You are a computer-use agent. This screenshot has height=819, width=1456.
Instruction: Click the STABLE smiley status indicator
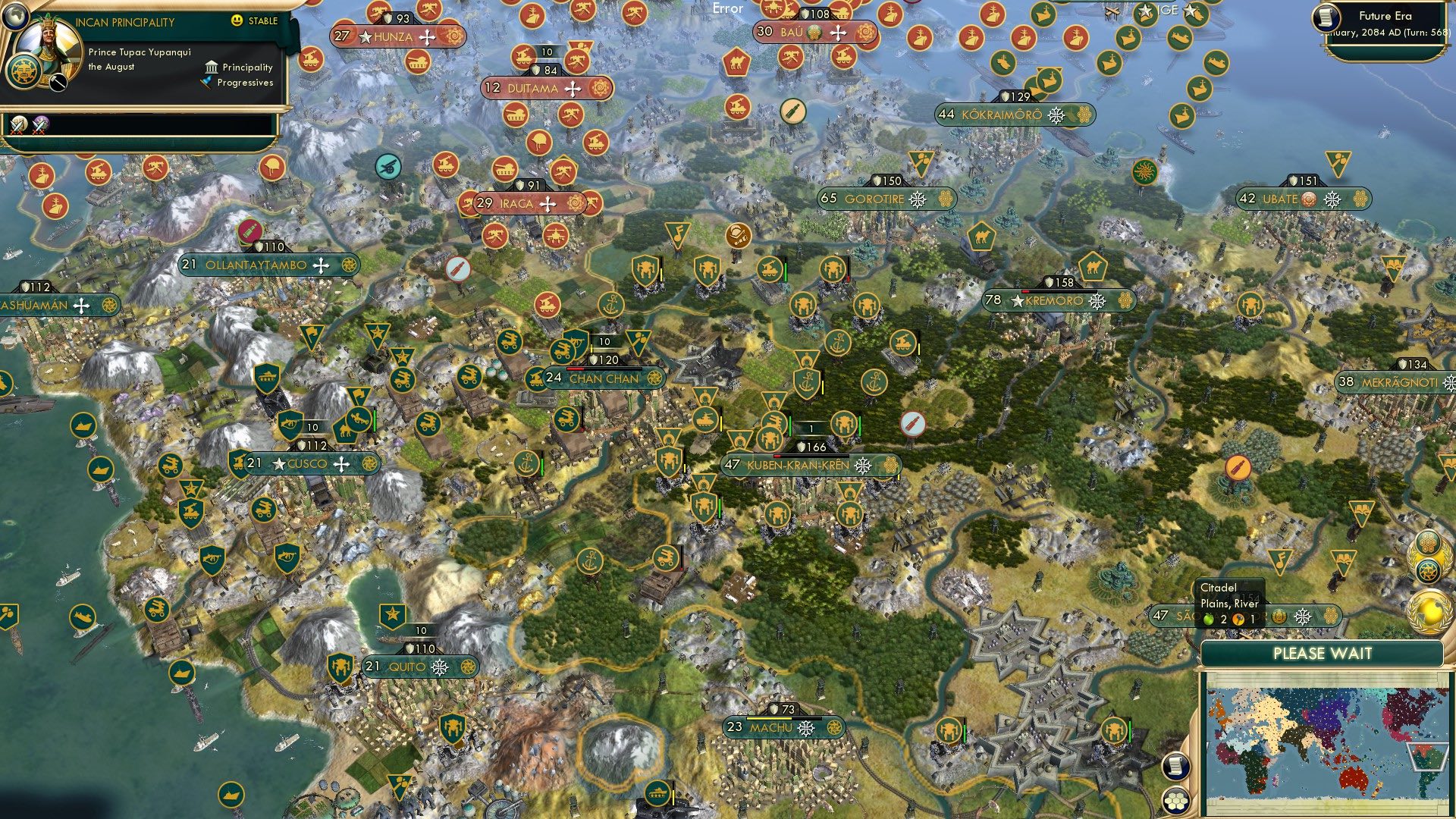pyautogui.click(x=237, y=21)
